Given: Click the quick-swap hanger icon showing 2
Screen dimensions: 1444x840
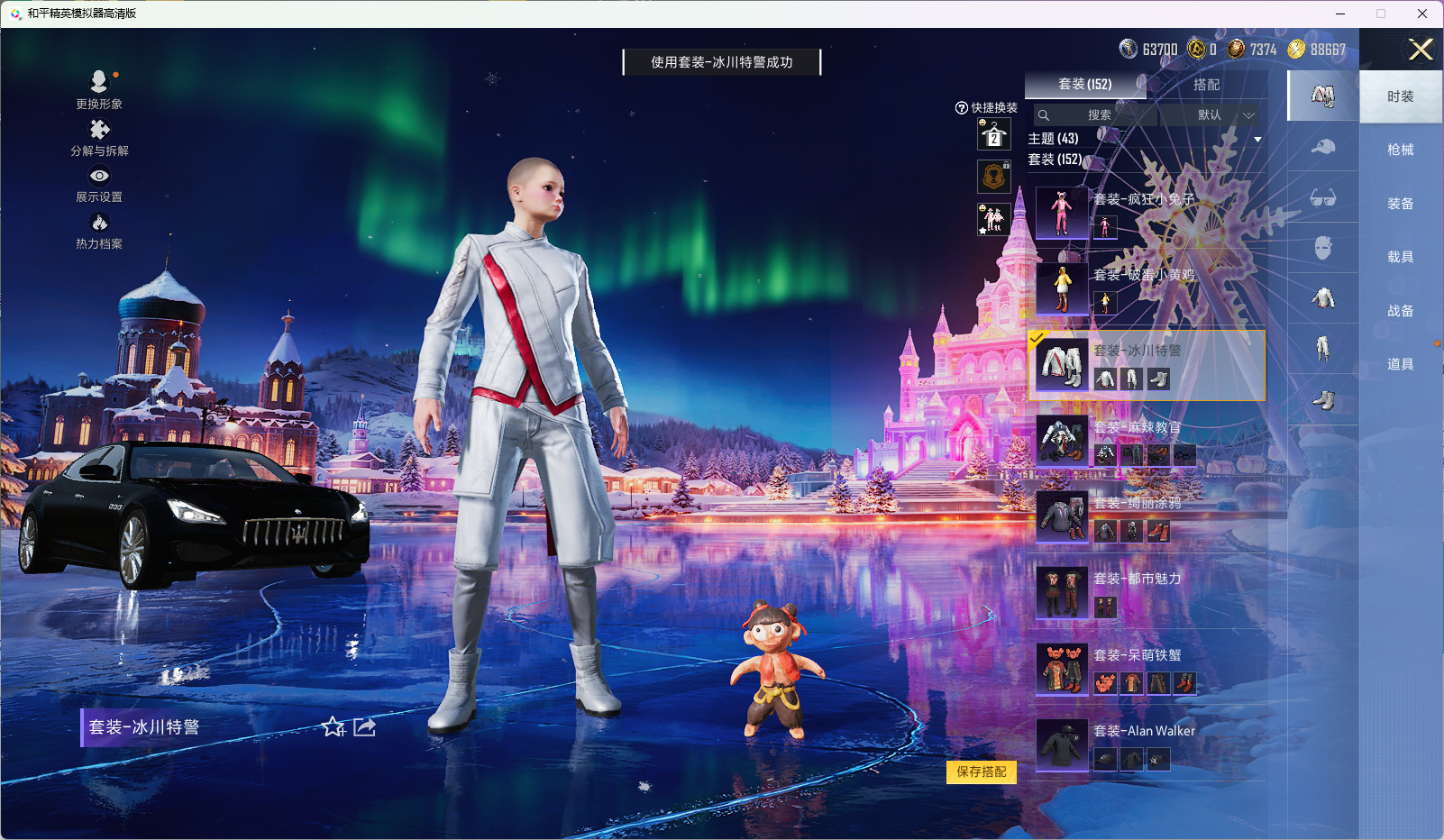Looking at the screenshot, I should [992, 135].
